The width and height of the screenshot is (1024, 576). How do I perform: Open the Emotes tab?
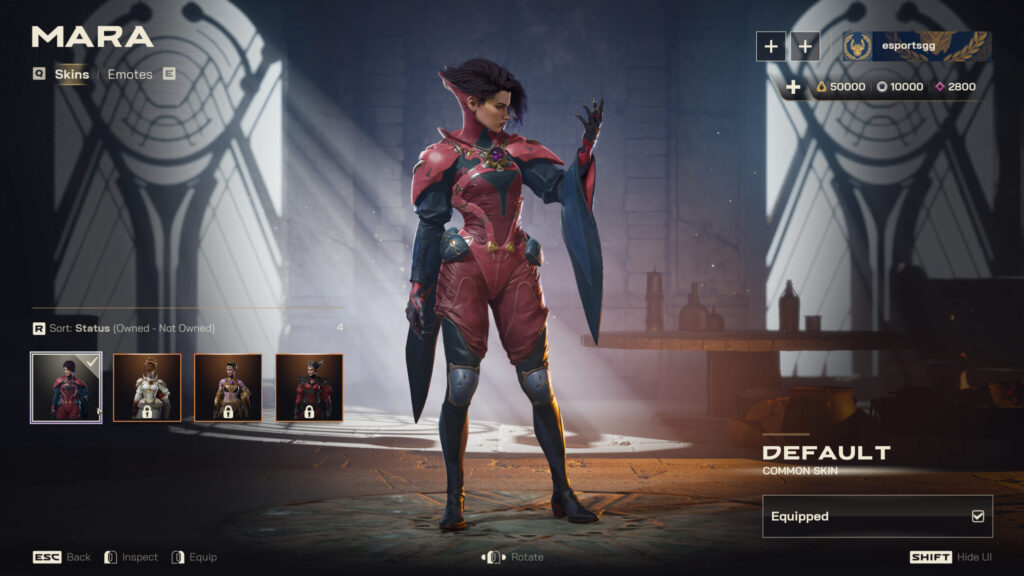(x=130, y=75)
